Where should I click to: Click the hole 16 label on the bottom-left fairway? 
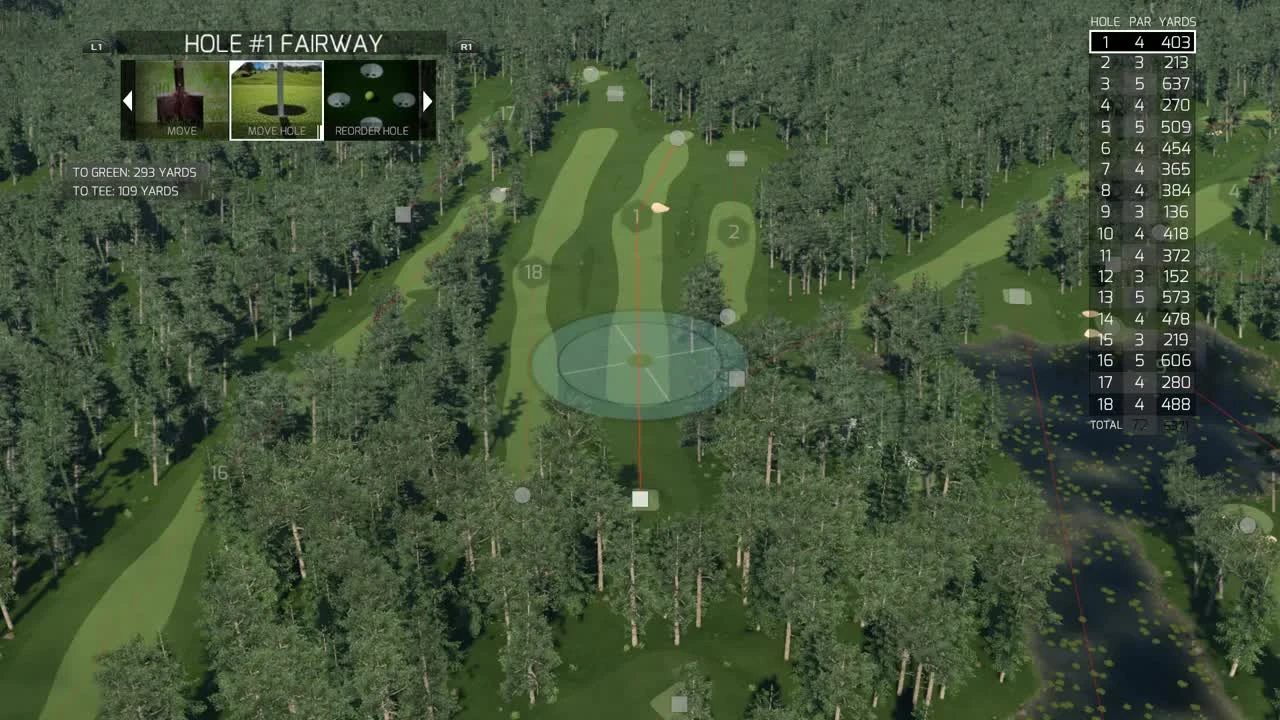point(222,470)
